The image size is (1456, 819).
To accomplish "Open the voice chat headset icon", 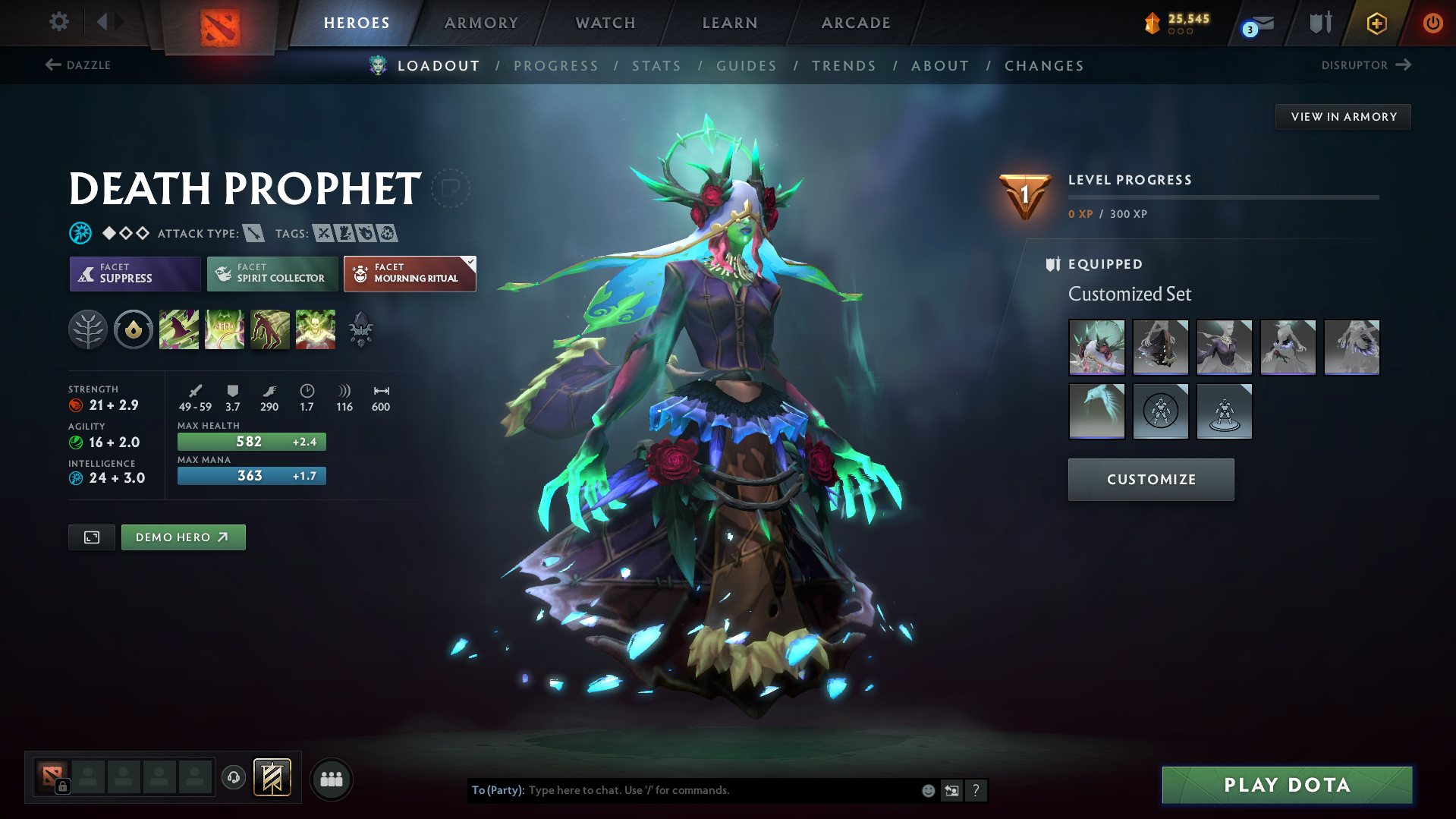I will pyautogui.click(x=233, y=778).
